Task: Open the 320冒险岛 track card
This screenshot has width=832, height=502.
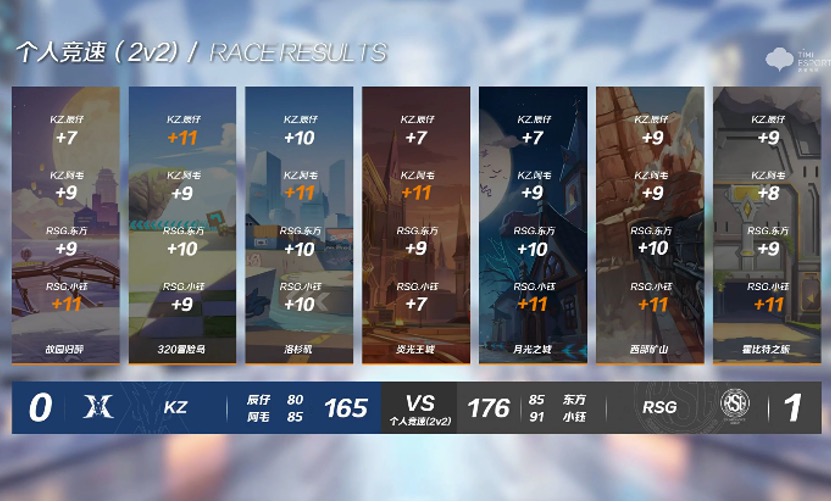Action: (182, 225)
